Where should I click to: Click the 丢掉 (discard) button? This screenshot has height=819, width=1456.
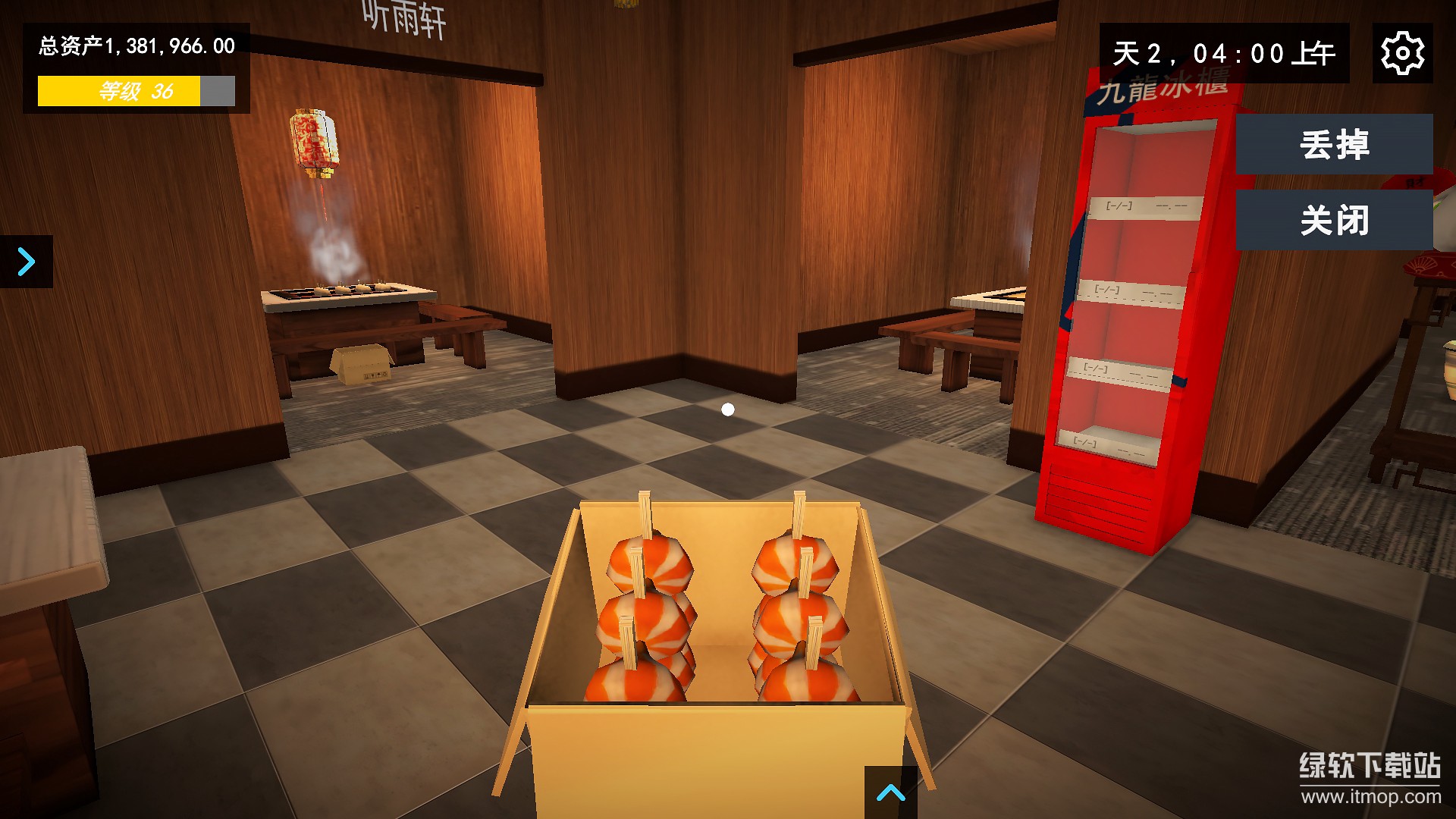1334,144
